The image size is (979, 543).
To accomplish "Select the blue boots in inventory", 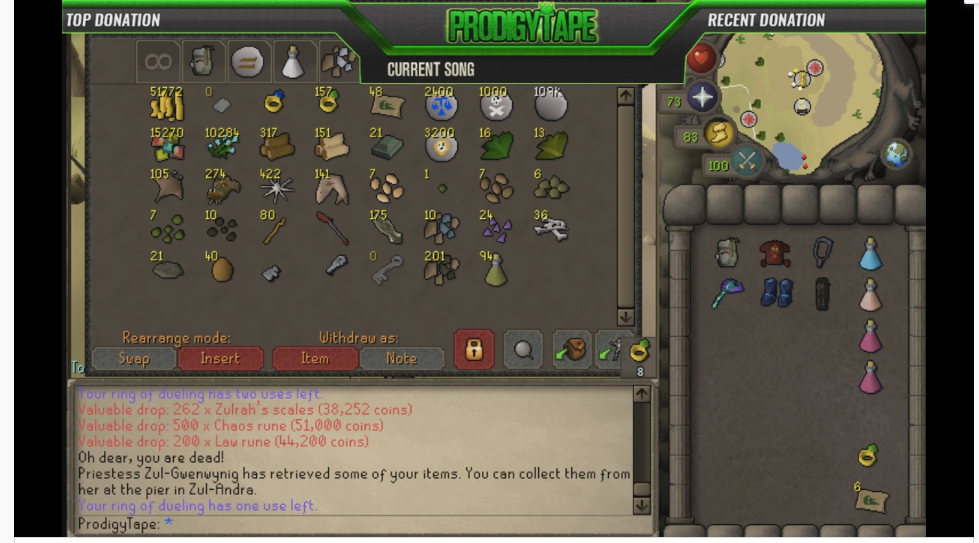I will 776,292.
